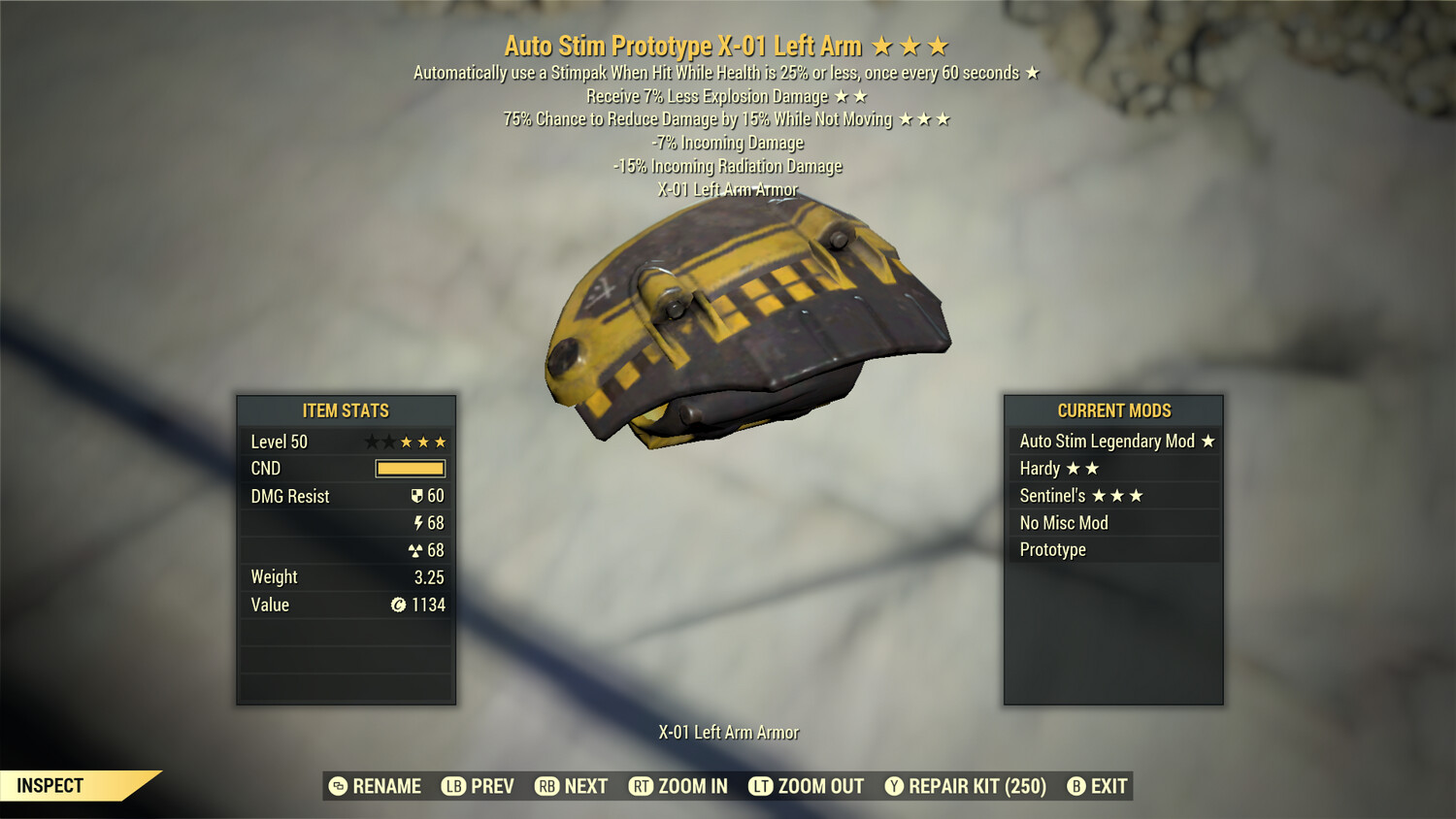Select the energy resistance lightning bolt icon
Screen dimensions: 1456x819
click(x=418, y=523)
